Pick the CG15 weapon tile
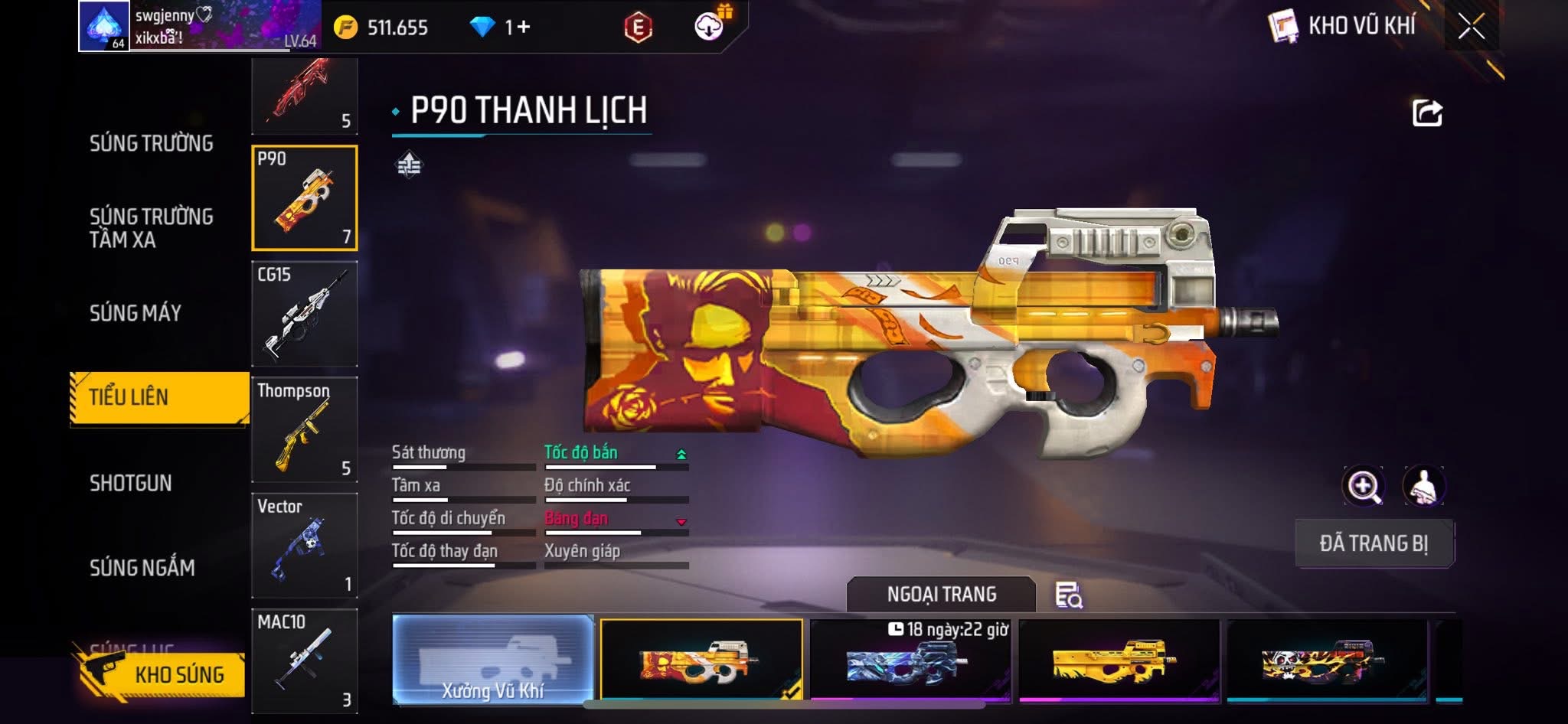 305,314
